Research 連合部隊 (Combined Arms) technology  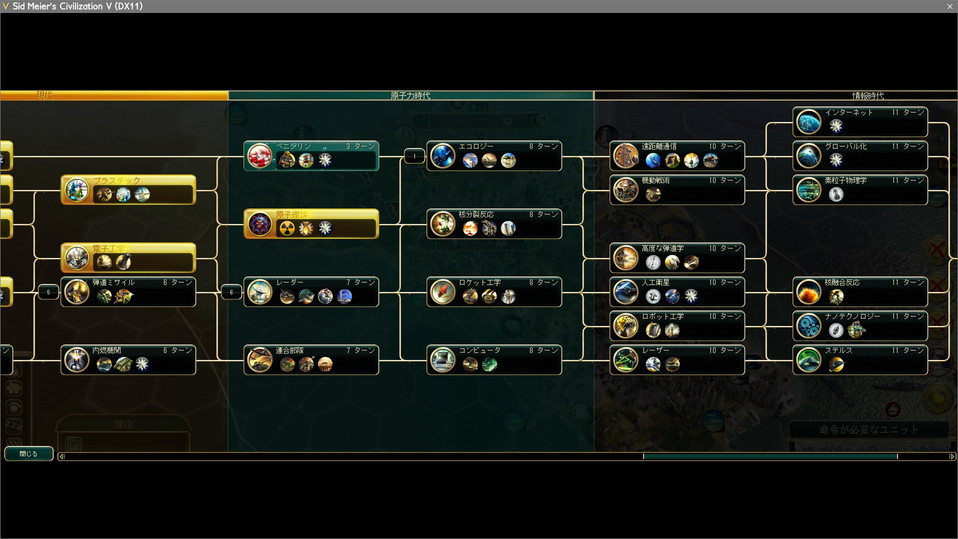[x=312, y=359]
